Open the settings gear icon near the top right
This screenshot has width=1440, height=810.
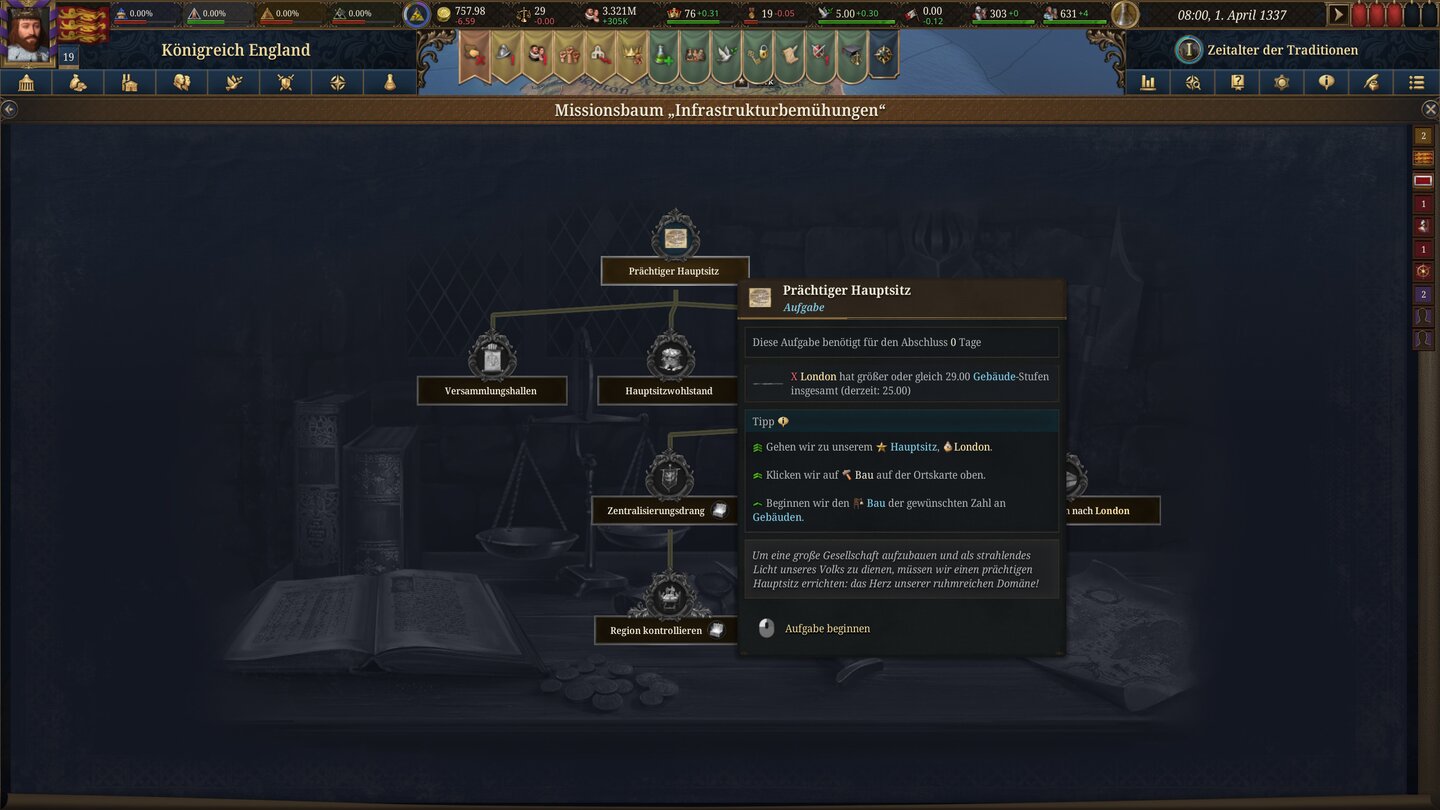[x=1282, y=82]
